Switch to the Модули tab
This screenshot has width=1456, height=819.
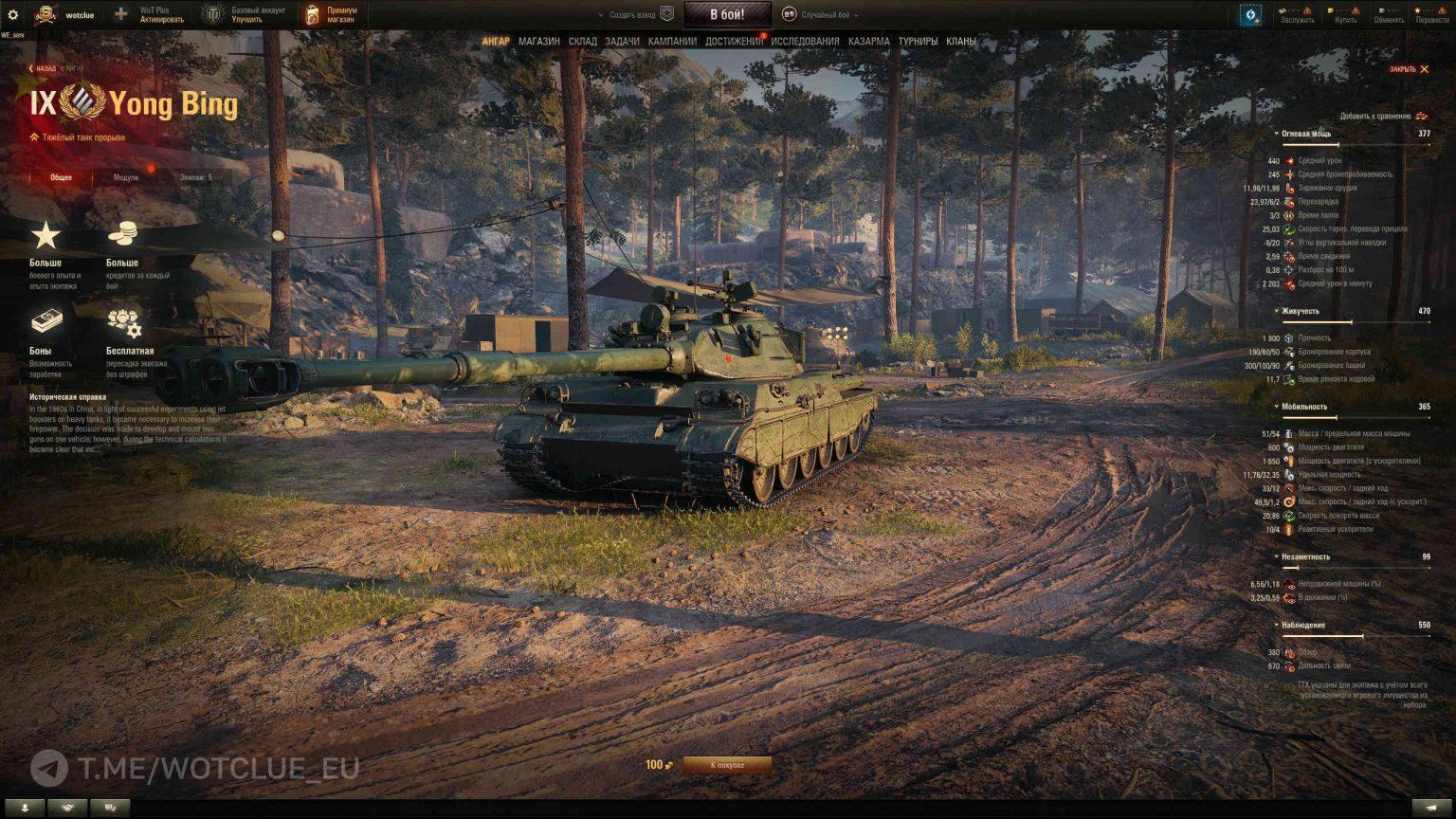click(x=125, y=177)
